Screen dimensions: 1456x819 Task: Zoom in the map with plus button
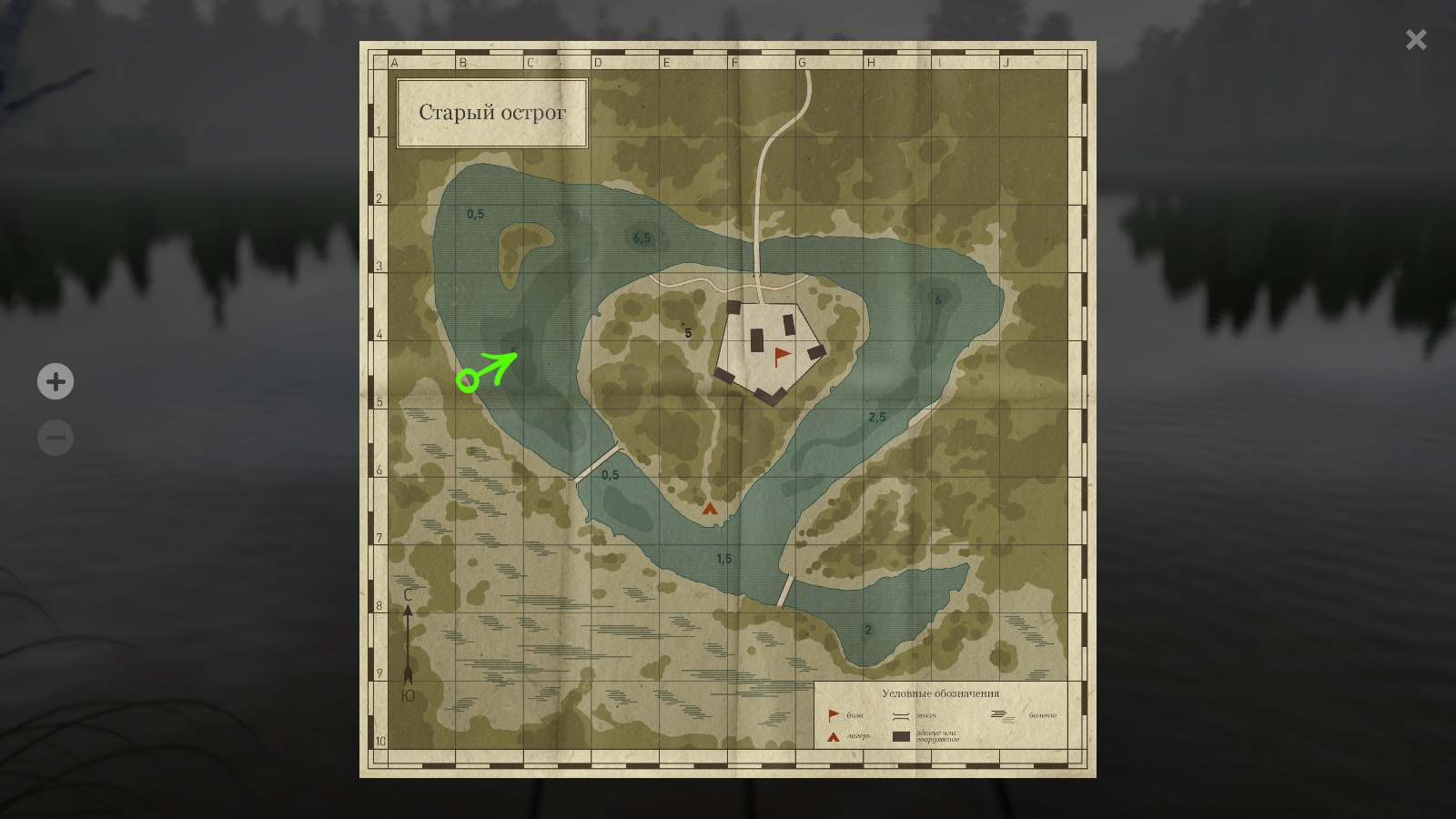point(56,381)
